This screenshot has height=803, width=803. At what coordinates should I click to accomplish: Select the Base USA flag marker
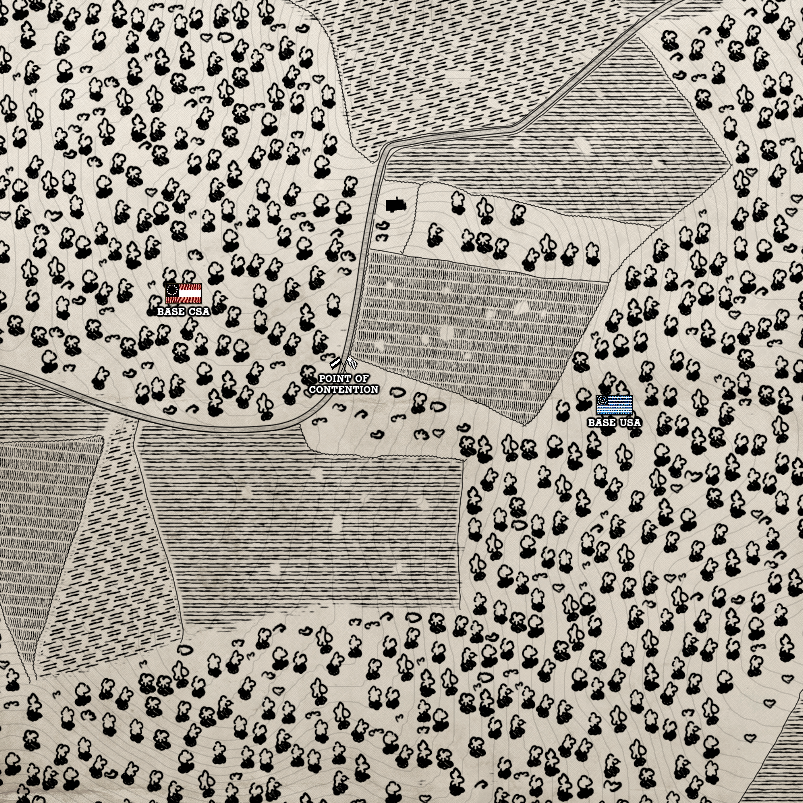[614, 404]
